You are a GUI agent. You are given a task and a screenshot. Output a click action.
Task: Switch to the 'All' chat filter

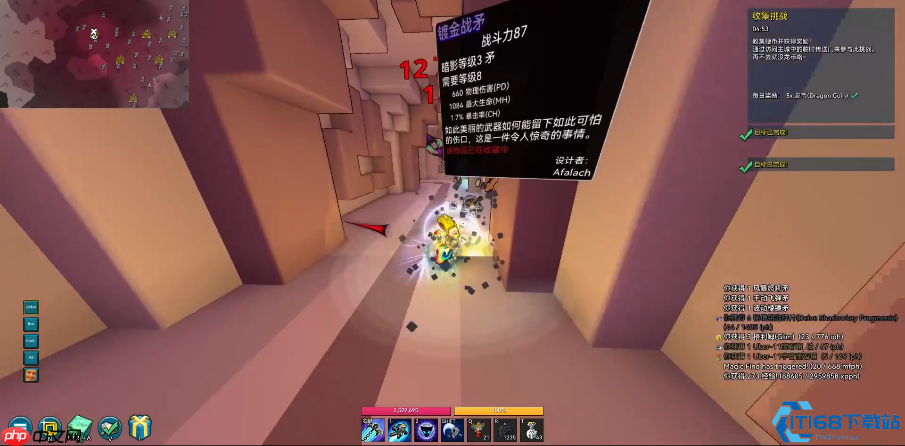pyautogui.click(x=31, y=356)
